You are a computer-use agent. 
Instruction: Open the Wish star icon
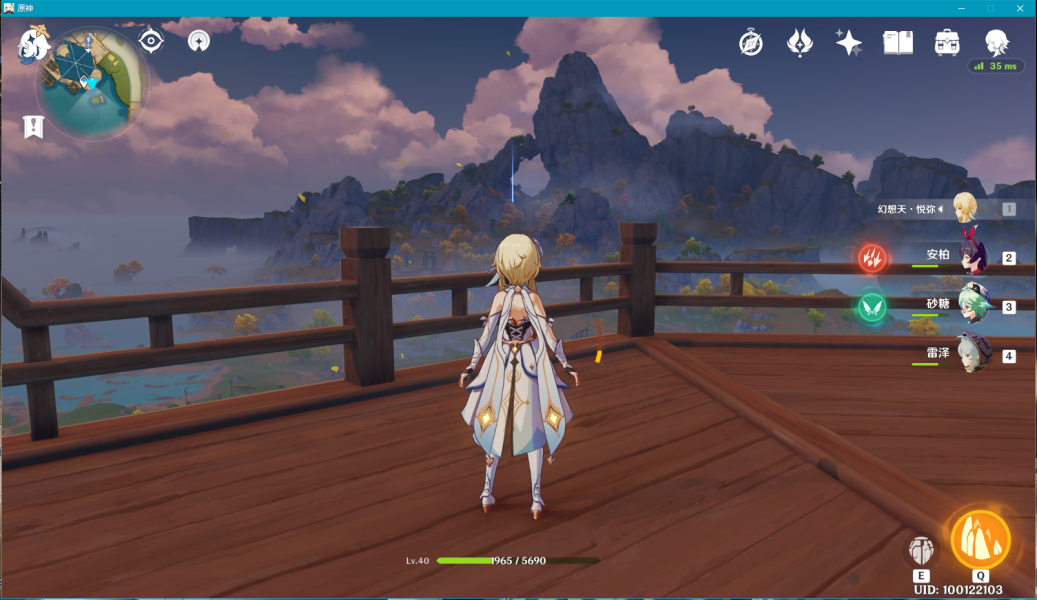pyautogui.click(x=849, y=42)
